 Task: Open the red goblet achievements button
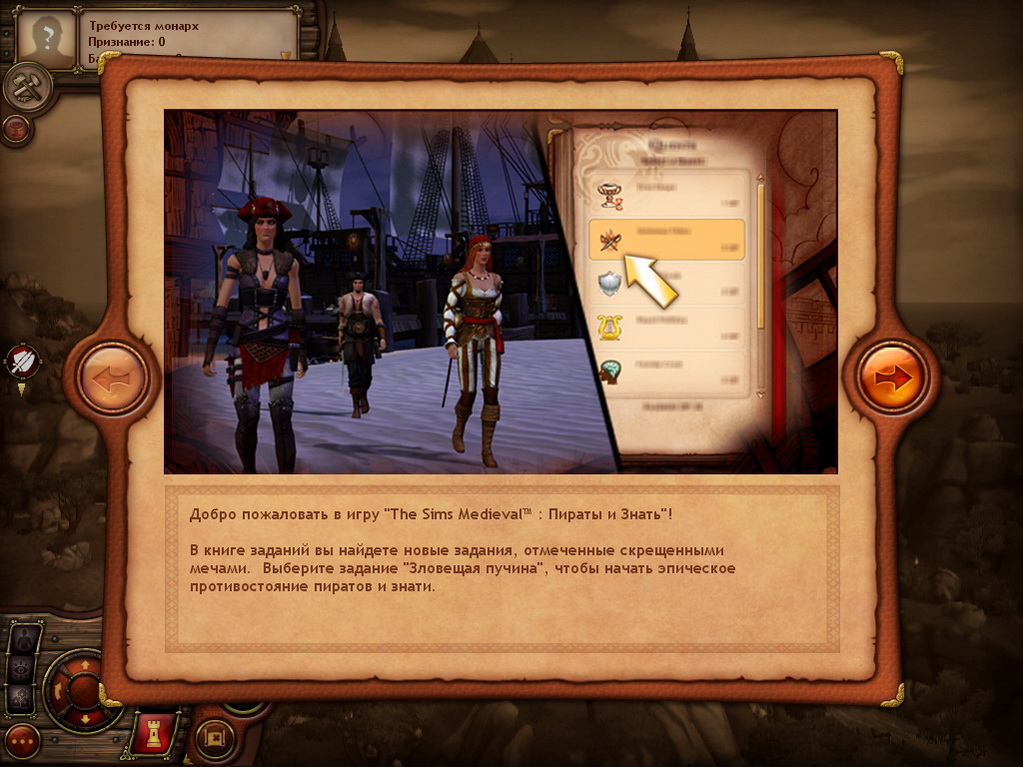tap(15, 128)
